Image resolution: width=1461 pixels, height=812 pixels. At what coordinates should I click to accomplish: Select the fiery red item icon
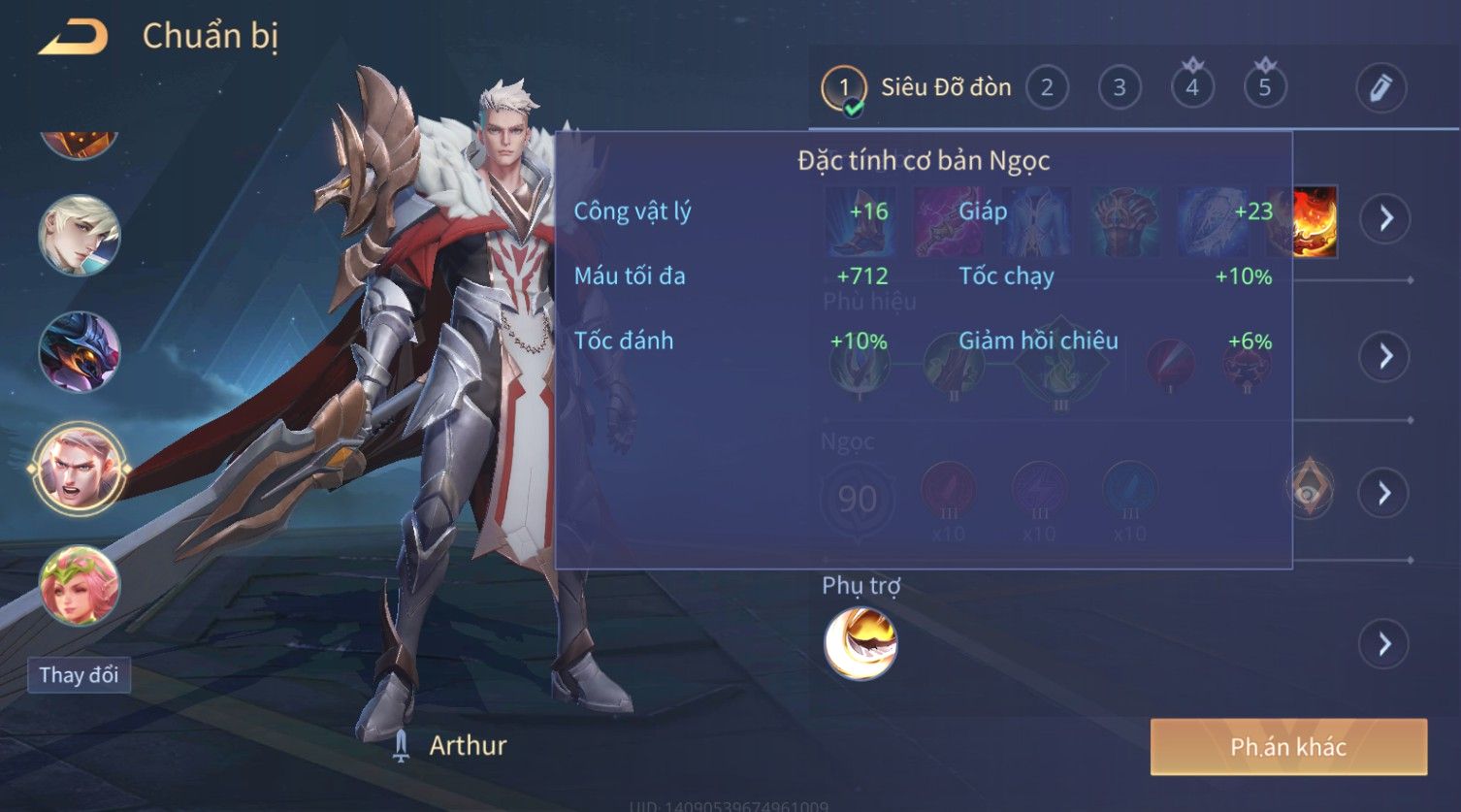tap(1315, 221)
